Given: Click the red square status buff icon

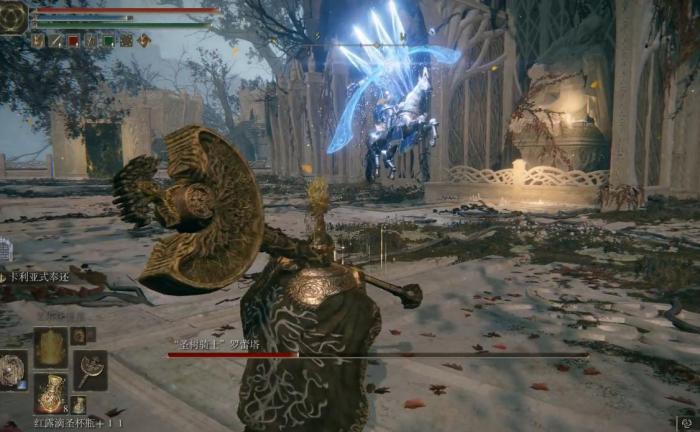Looking at the screenshot, I should coord(73,41).
